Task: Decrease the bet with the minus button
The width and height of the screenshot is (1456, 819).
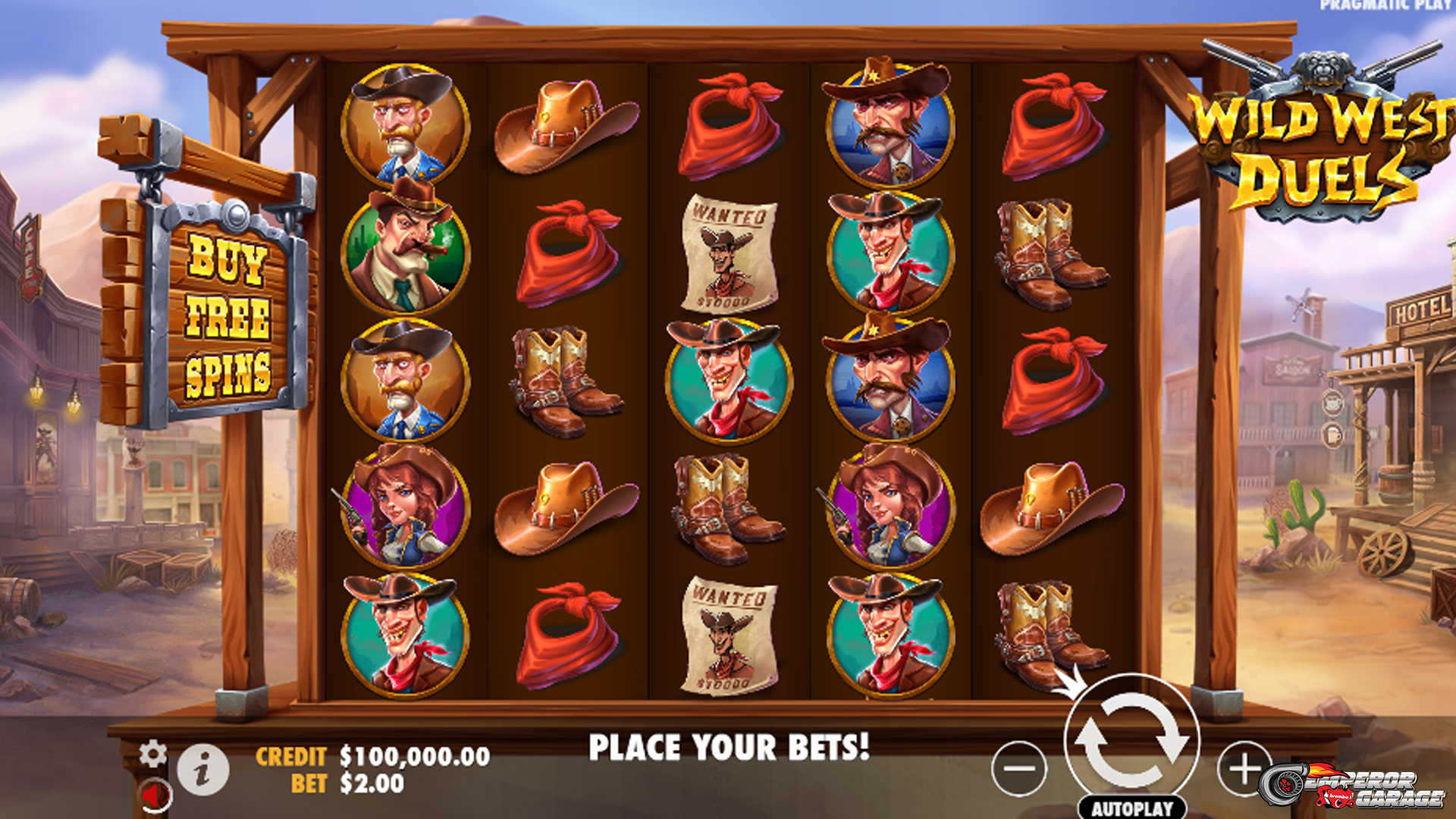Action: (1019, 768)
